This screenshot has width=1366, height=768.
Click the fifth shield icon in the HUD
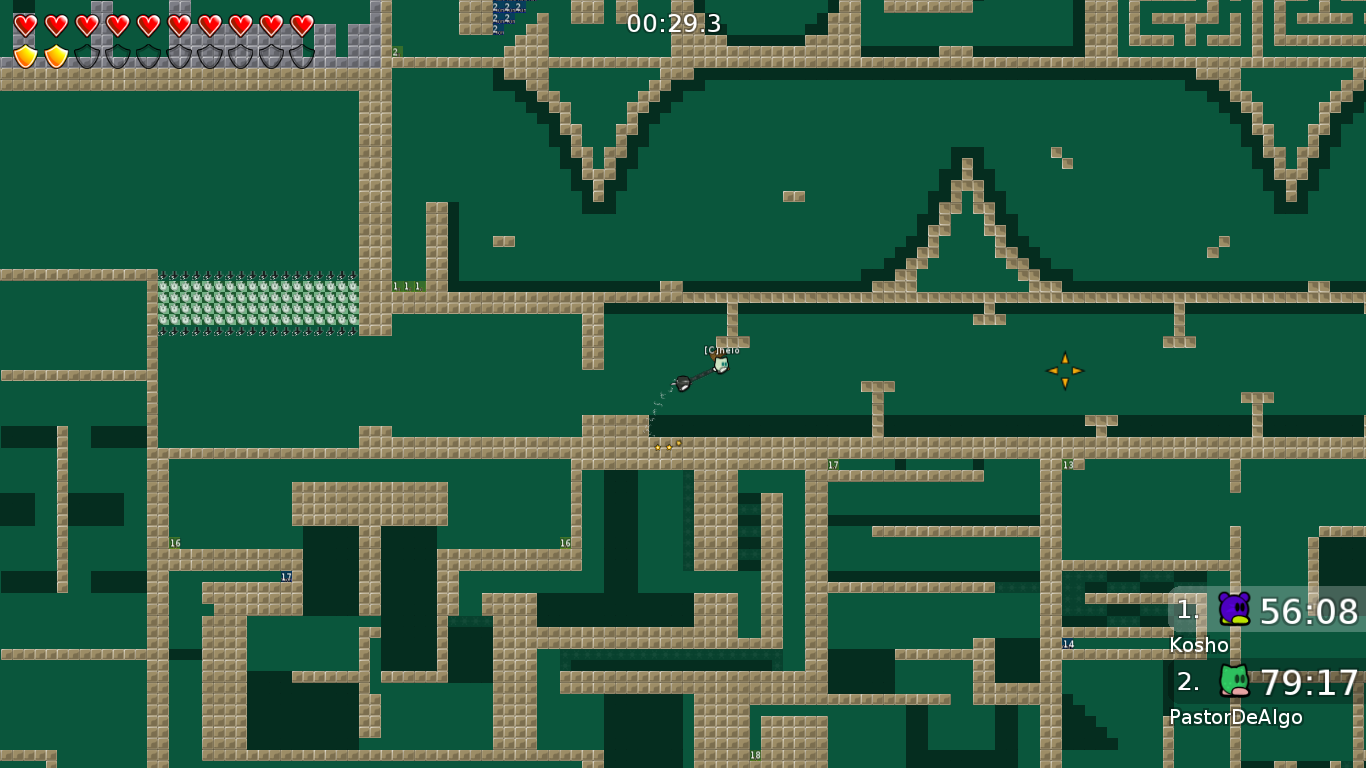click(x=148, y=56)
